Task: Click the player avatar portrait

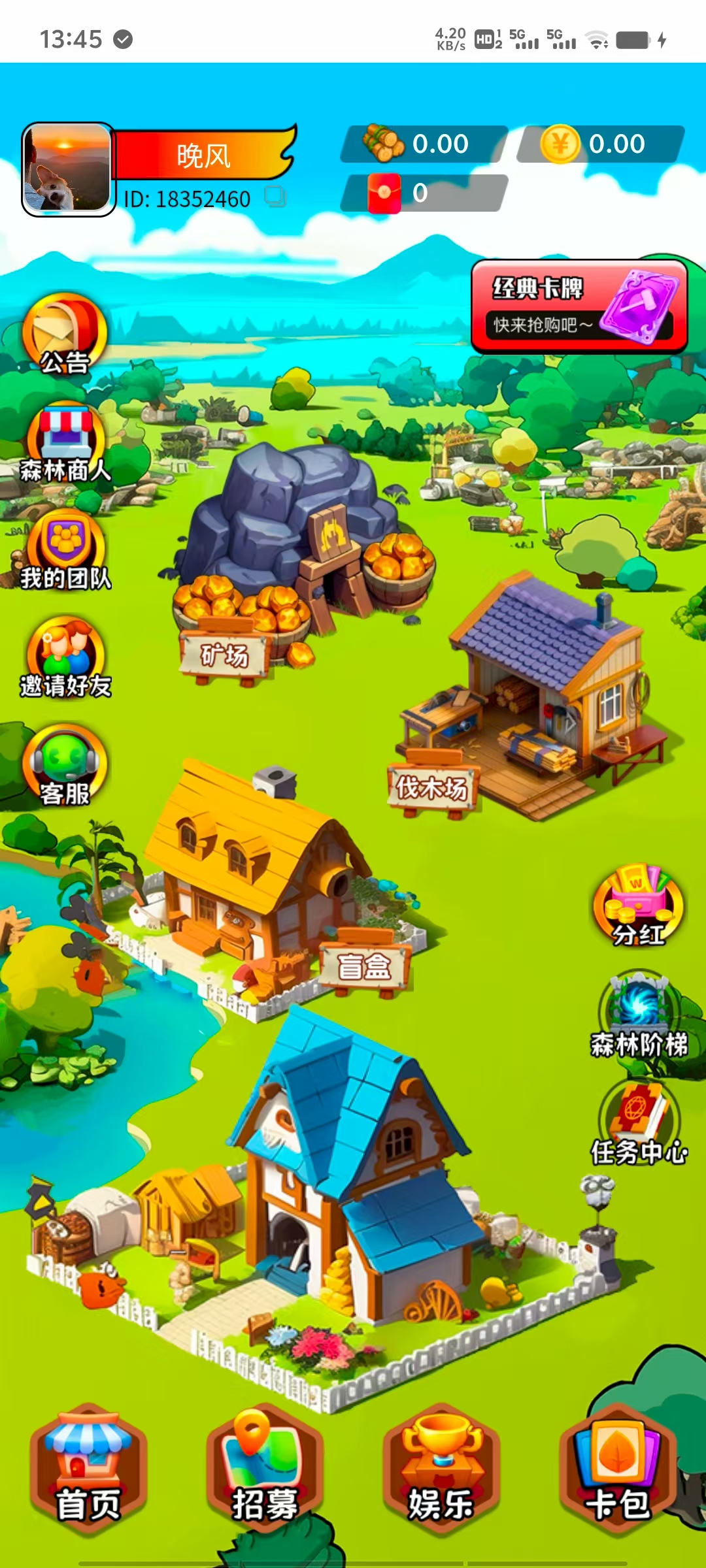Action: pyautogui.click(x=67, y=169)
